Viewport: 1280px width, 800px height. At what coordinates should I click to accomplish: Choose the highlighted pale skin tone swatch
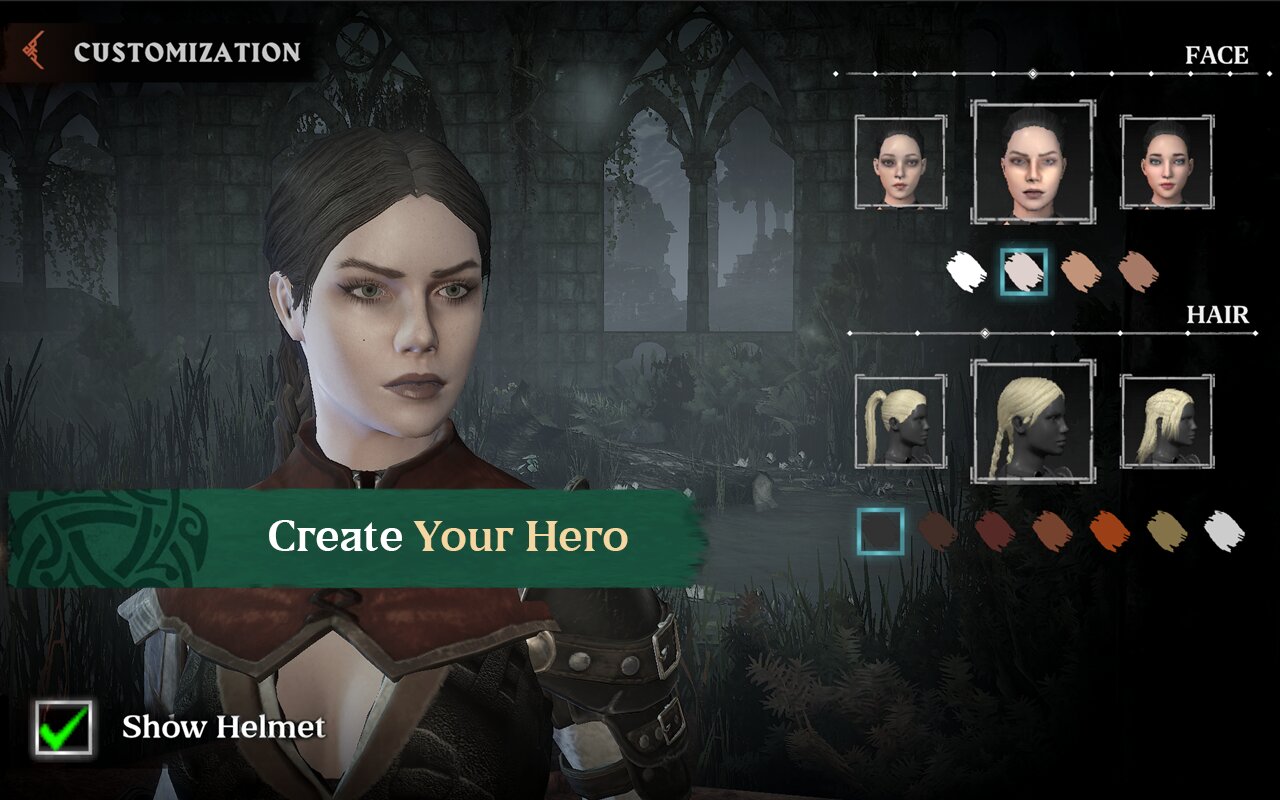(1024, 271)
